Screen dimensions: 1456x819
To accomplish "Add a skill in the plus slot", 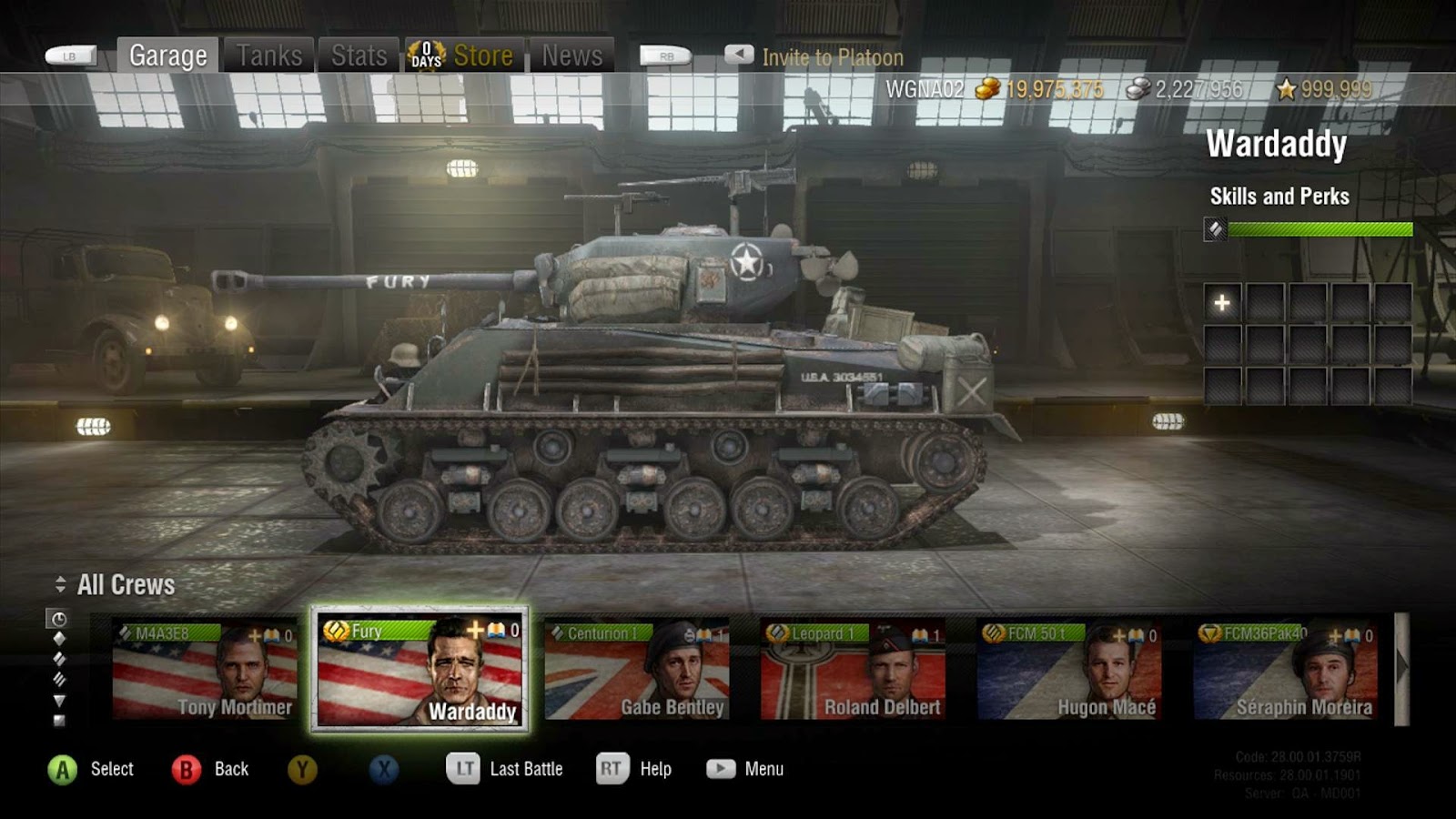I will tap(1222, 303).
